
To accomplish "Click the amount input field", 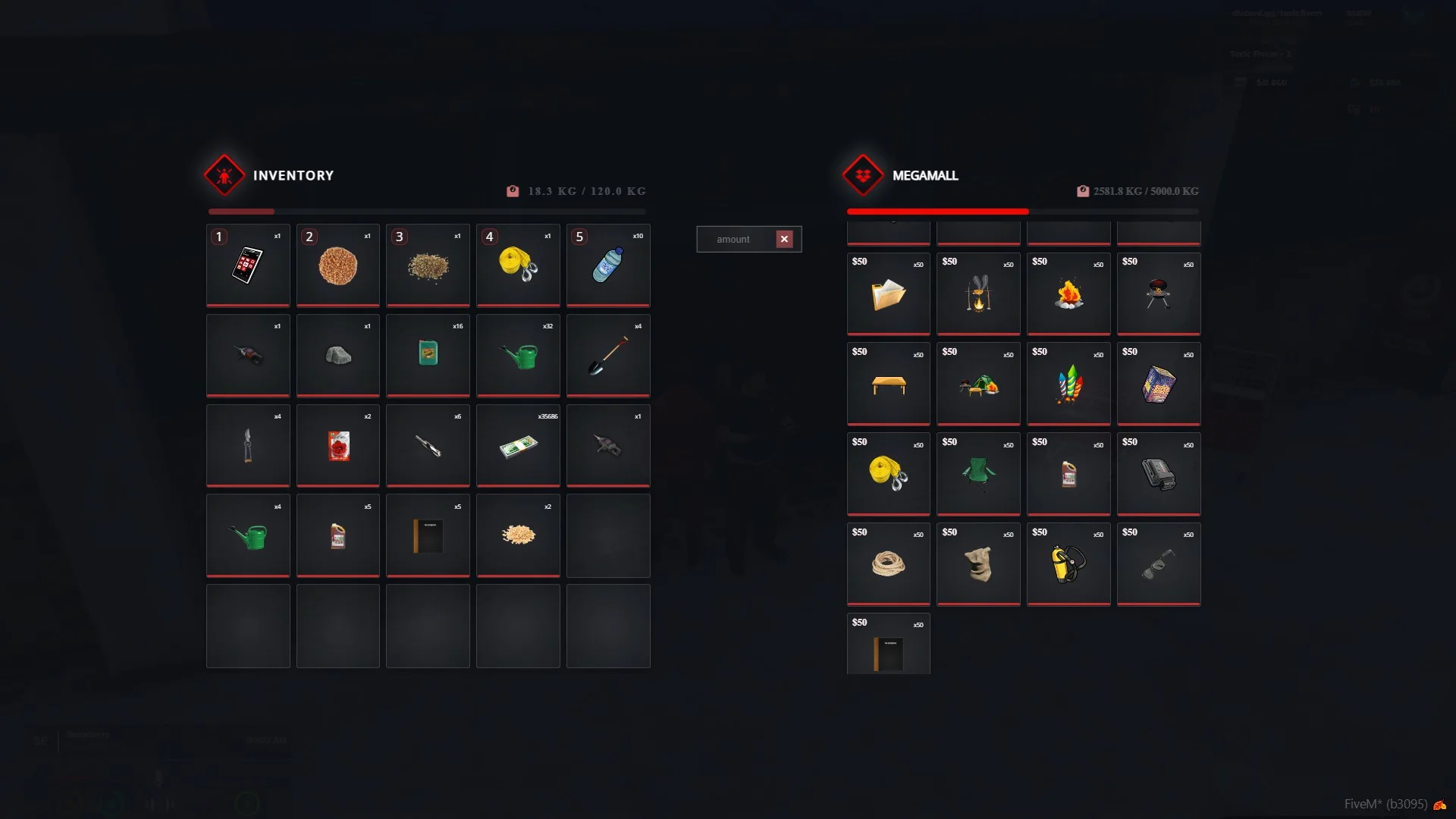I will point(734,240).
